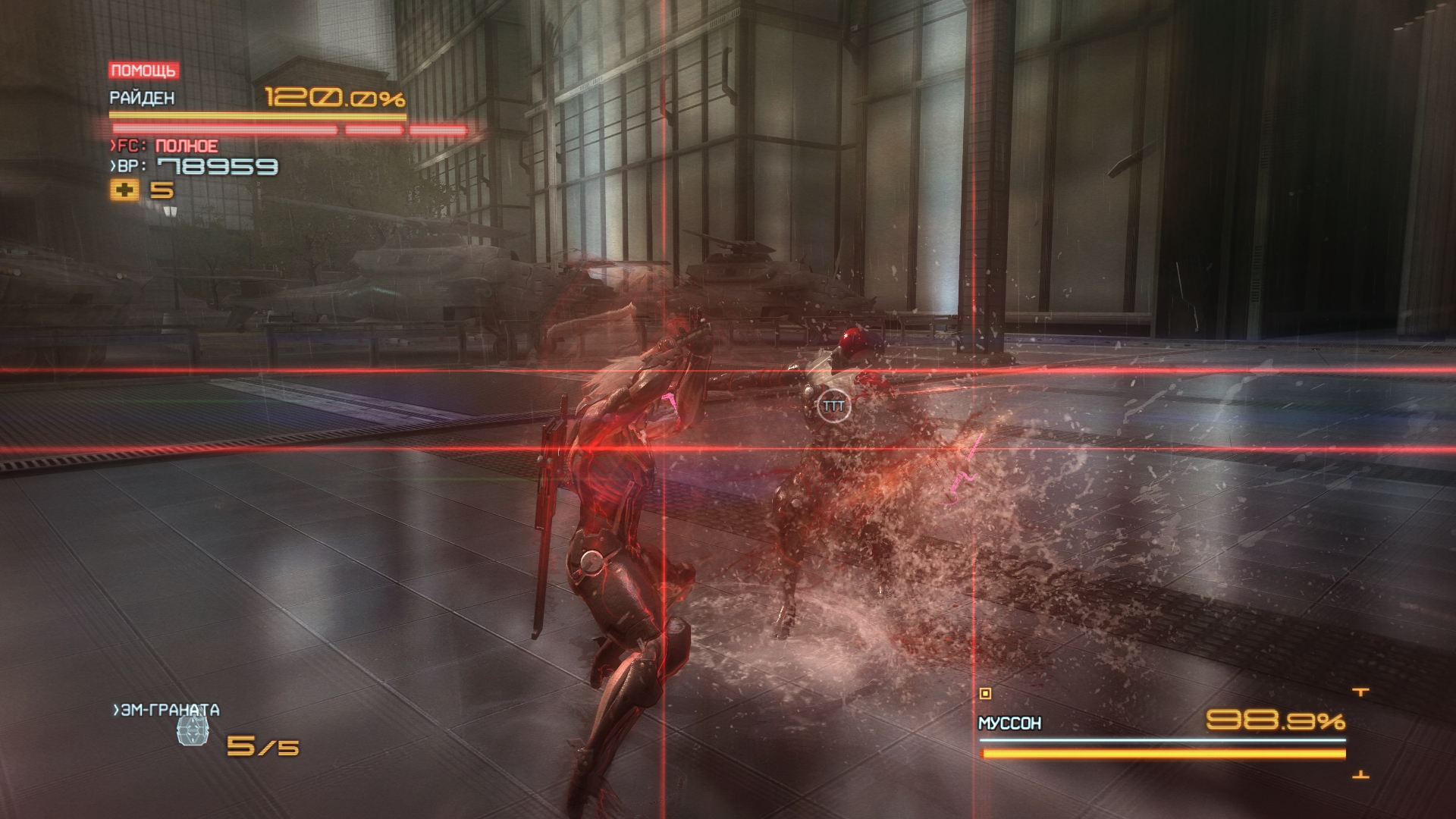Select the EM grenade sub-weapon icon
1456x819 pixels.
coord(192,731)
